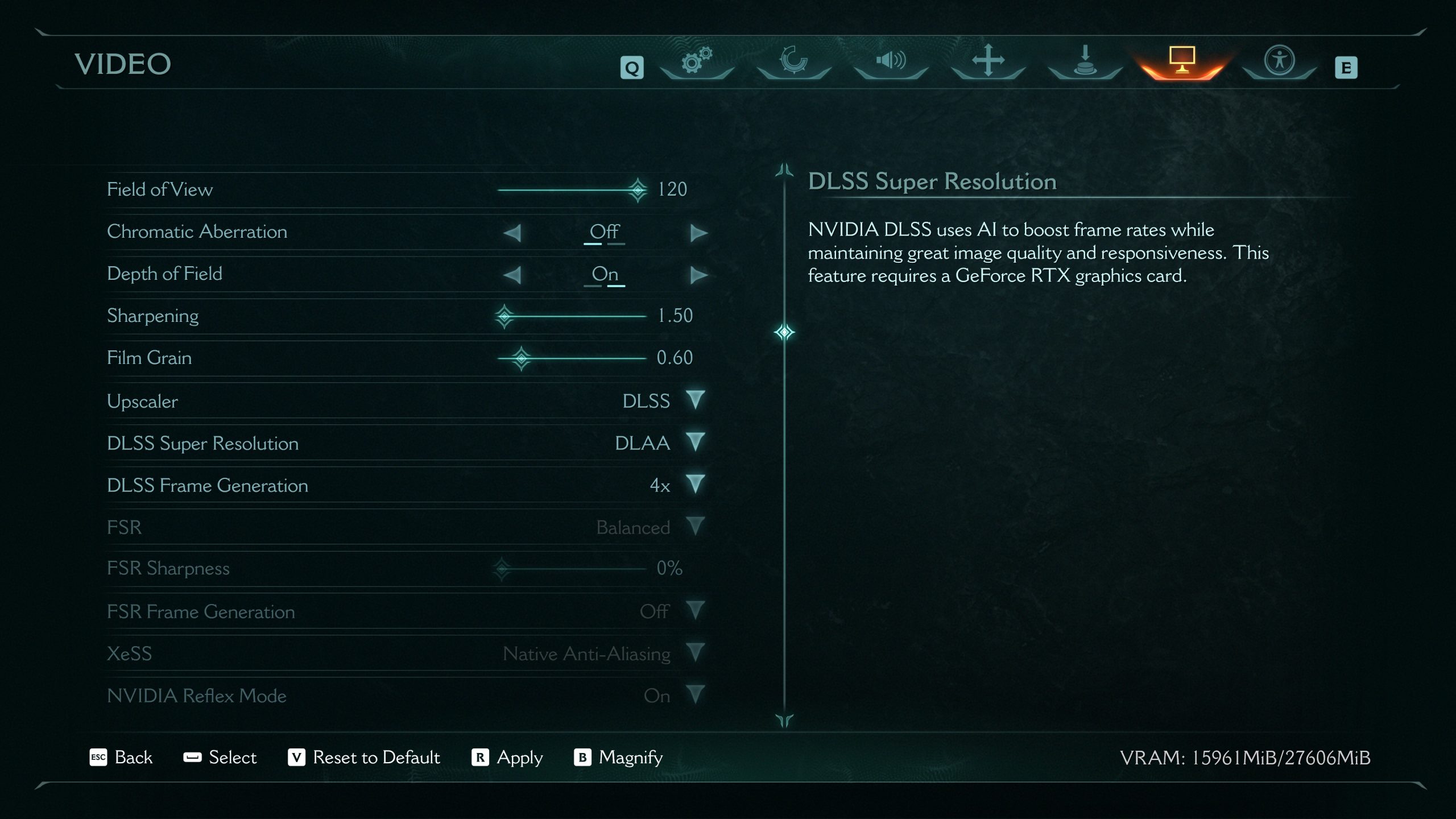Expand the DLSS Super Resolution dropdown
Viewport: 1456px width, 819px height.
695,442
